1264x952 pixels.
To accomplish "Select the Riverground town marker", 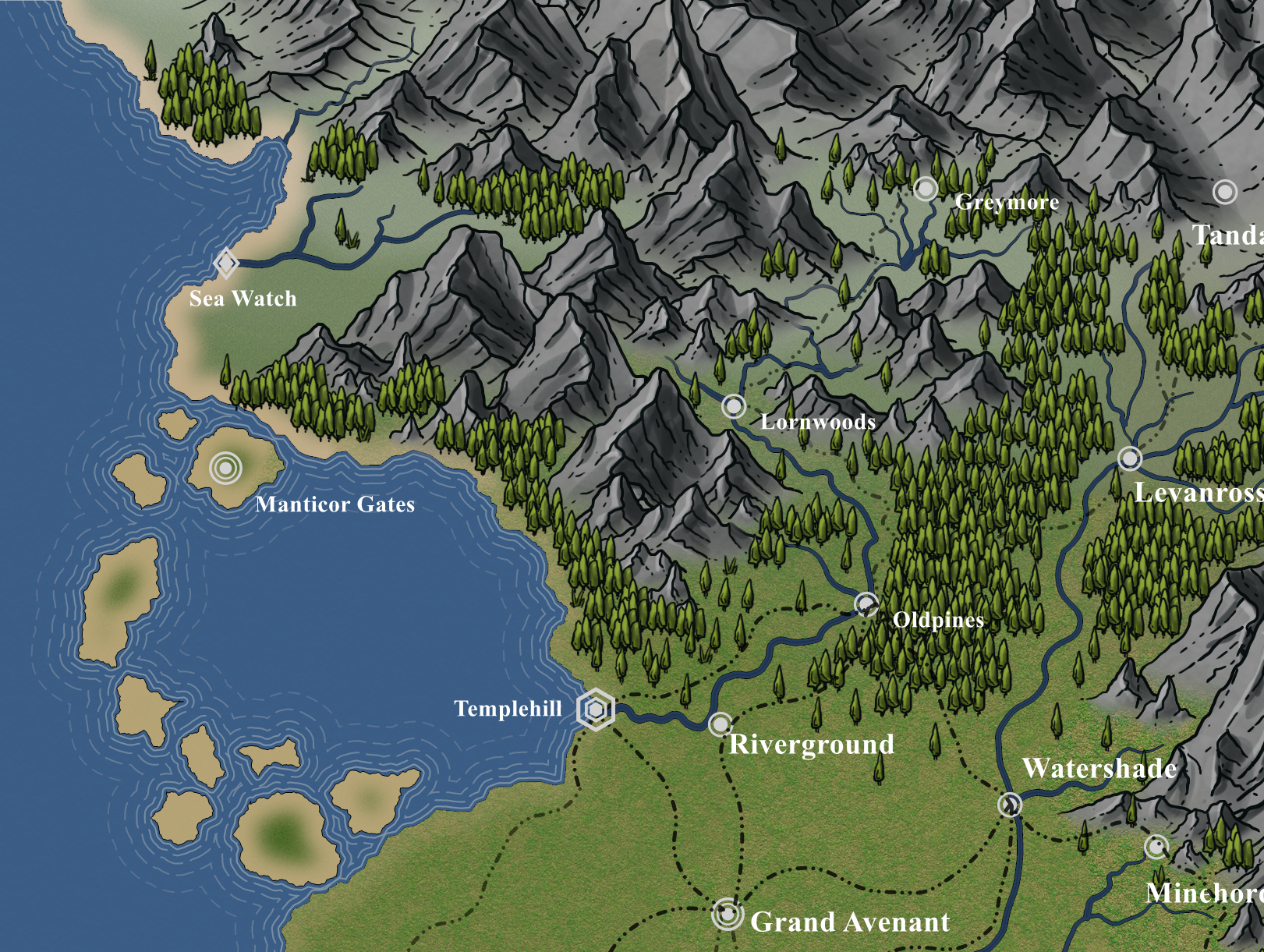I will [x=721, y=724].
